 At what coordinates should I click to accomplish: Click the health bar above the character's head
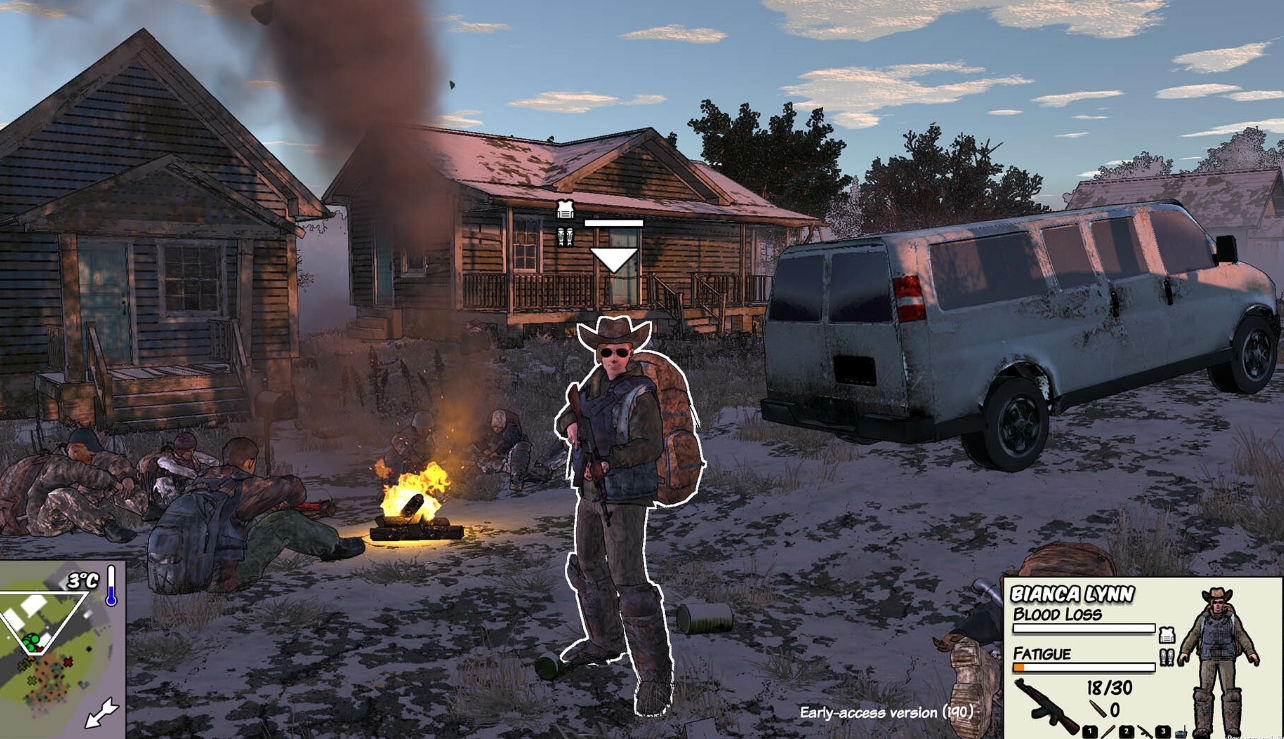point(614,223)
